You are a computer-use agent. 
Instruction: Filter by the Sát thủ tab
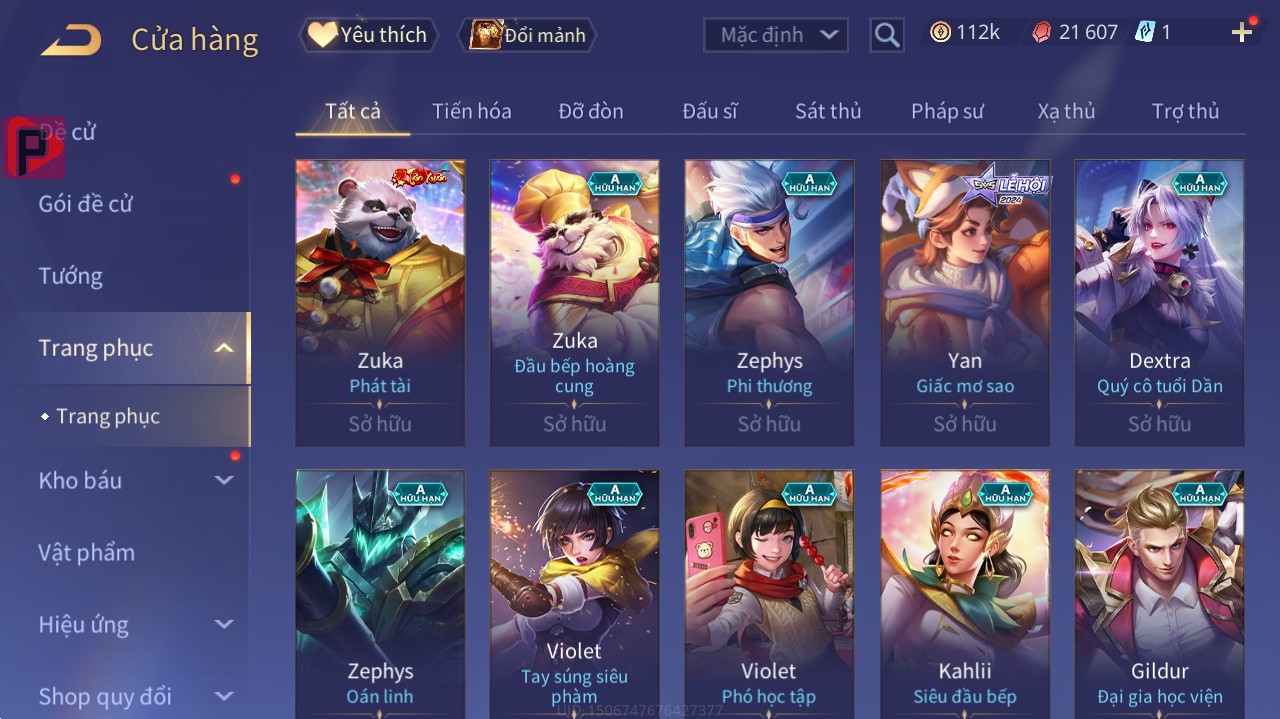tap(828, 111)
